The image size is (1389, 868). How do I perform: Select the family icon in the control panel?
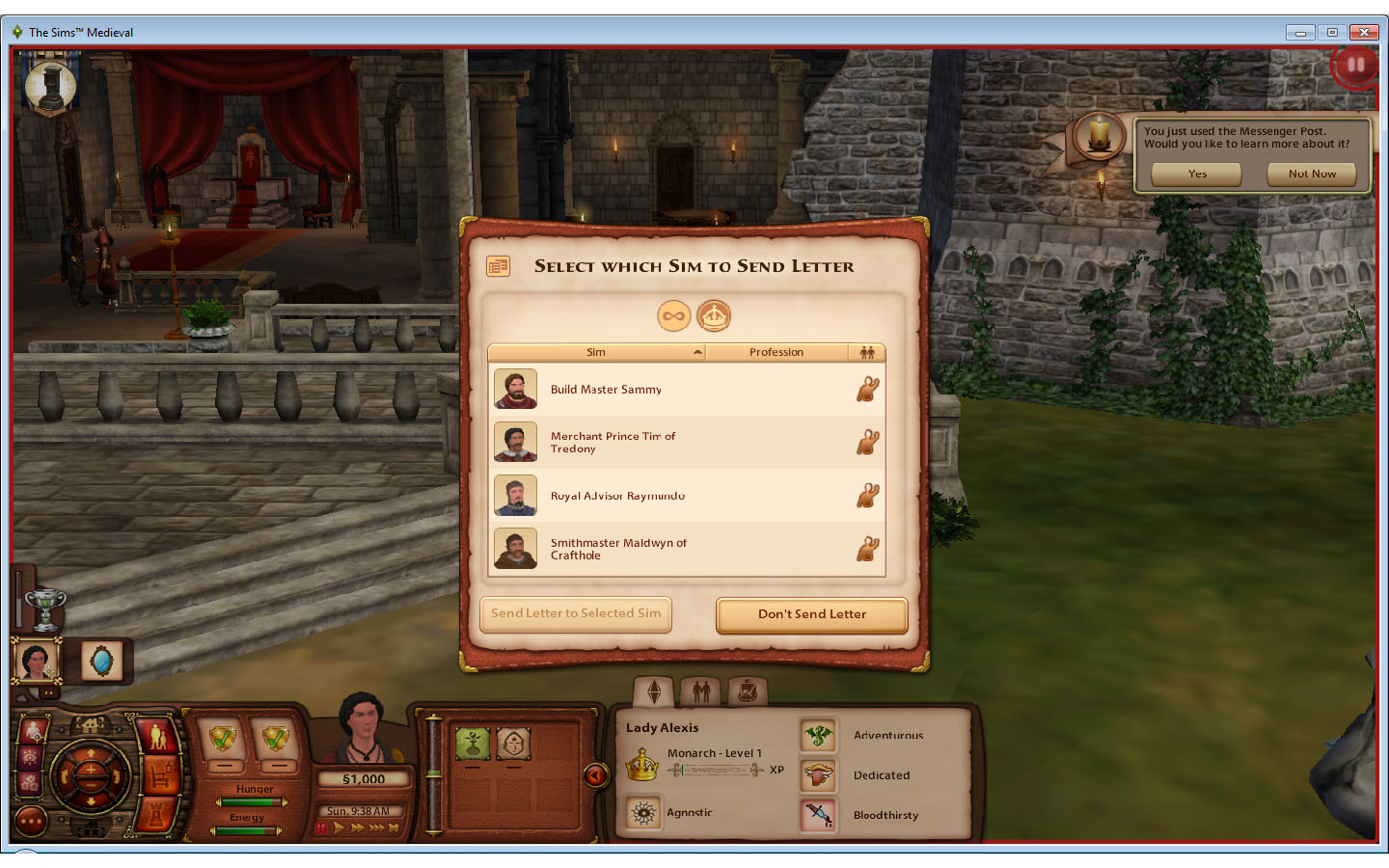tap(156, 735)
